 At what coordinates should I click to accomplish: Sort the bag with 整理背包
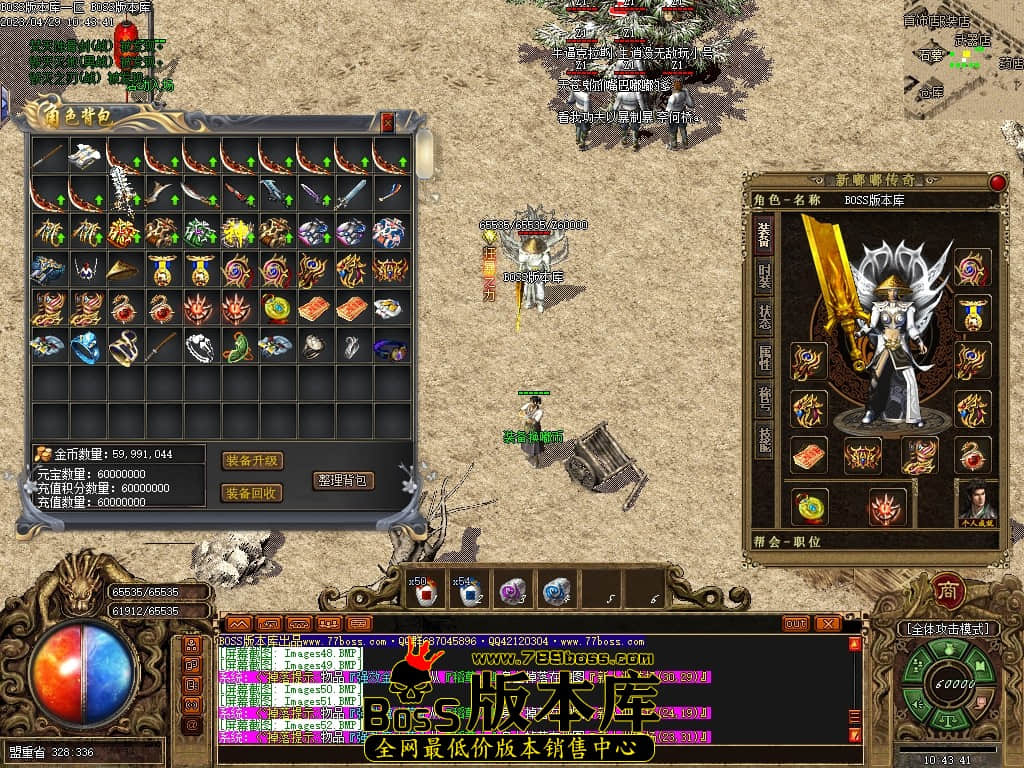[343, 480]
